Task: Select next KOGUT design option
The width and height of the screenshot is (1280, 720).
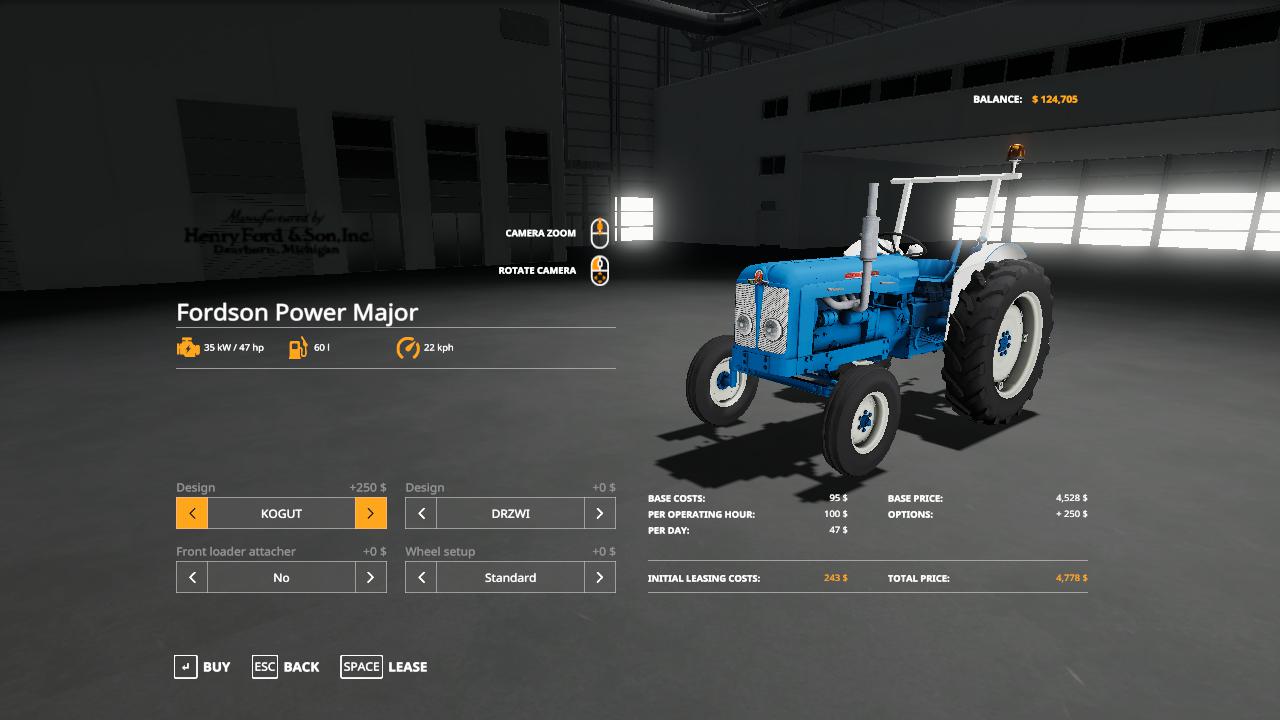Action: pyautogui.click(x=370, y=514)
